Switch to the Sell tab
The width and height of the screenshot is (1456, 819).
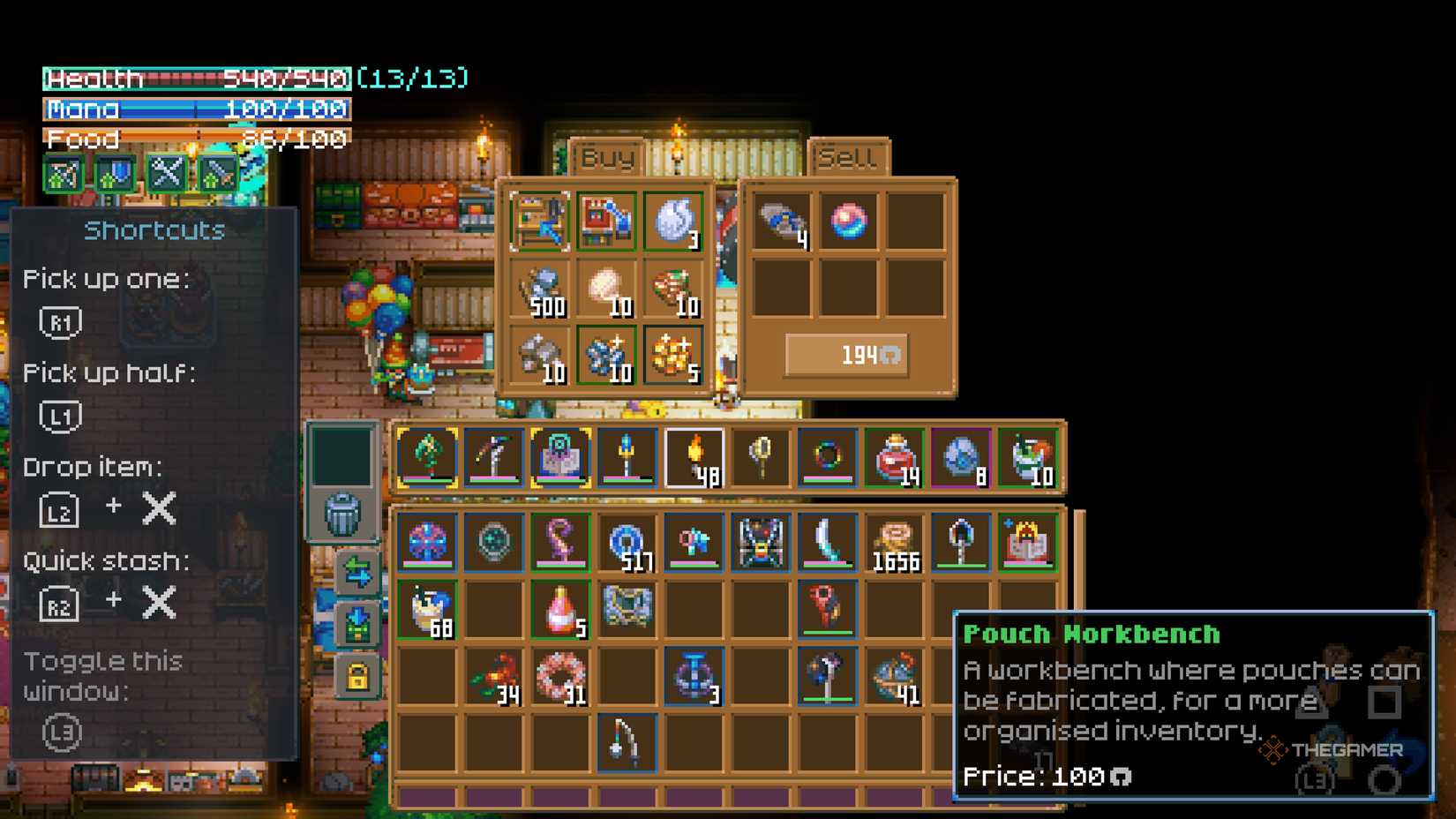click(x=848, y=157)
